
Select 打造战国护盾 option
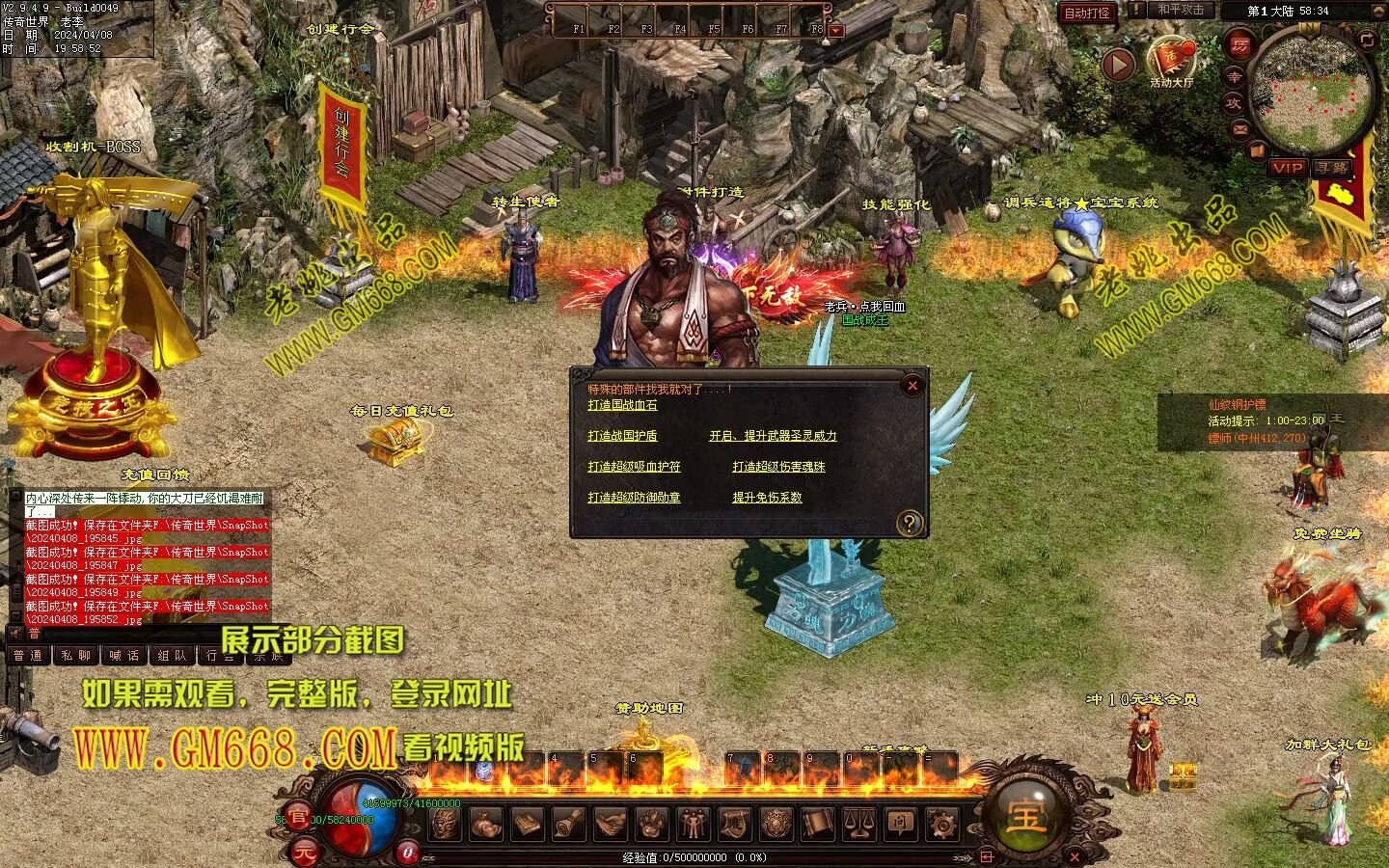[x=622, y=436]
